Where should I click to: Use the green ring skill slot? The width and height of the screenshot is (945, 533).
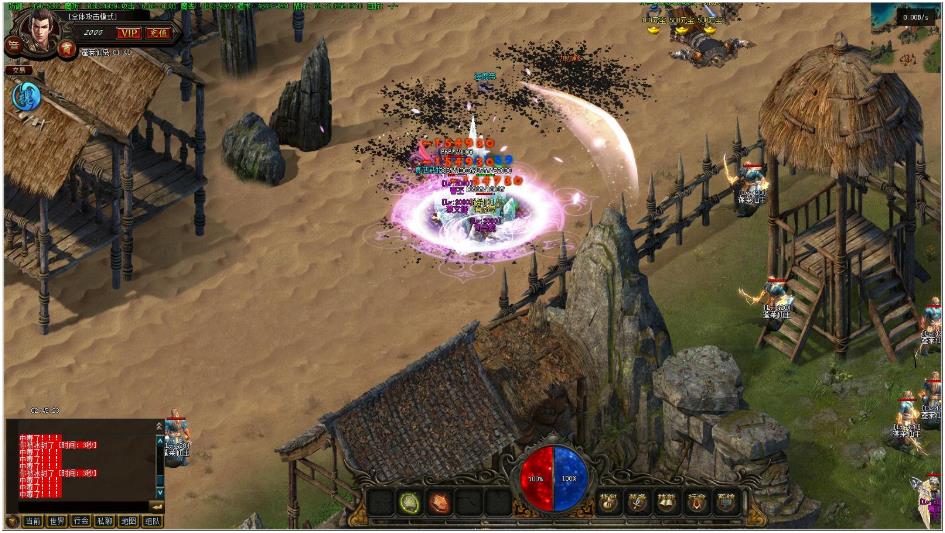(409, 502)
